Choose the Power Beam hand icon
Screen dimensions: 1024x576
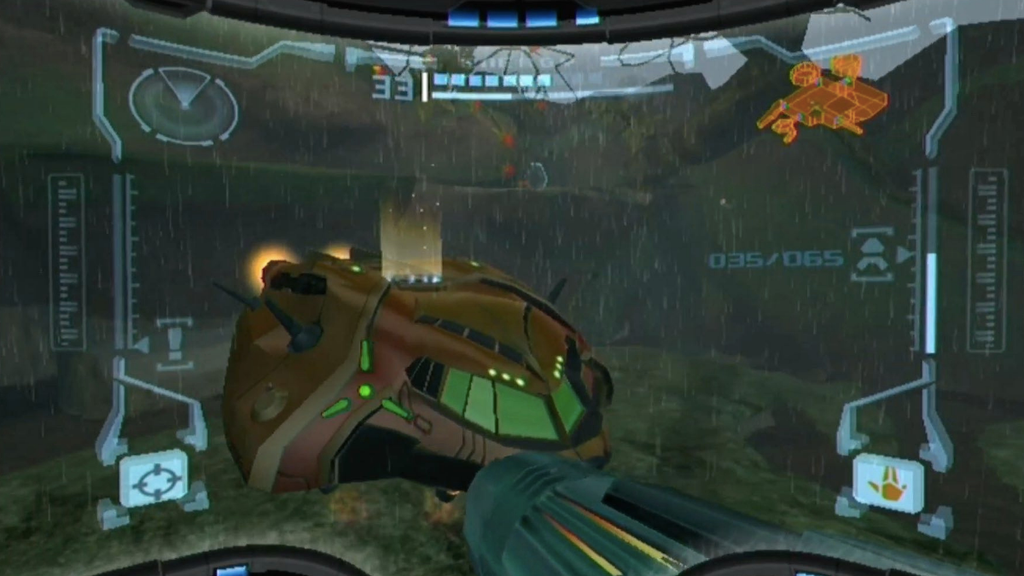click(887, 482)
